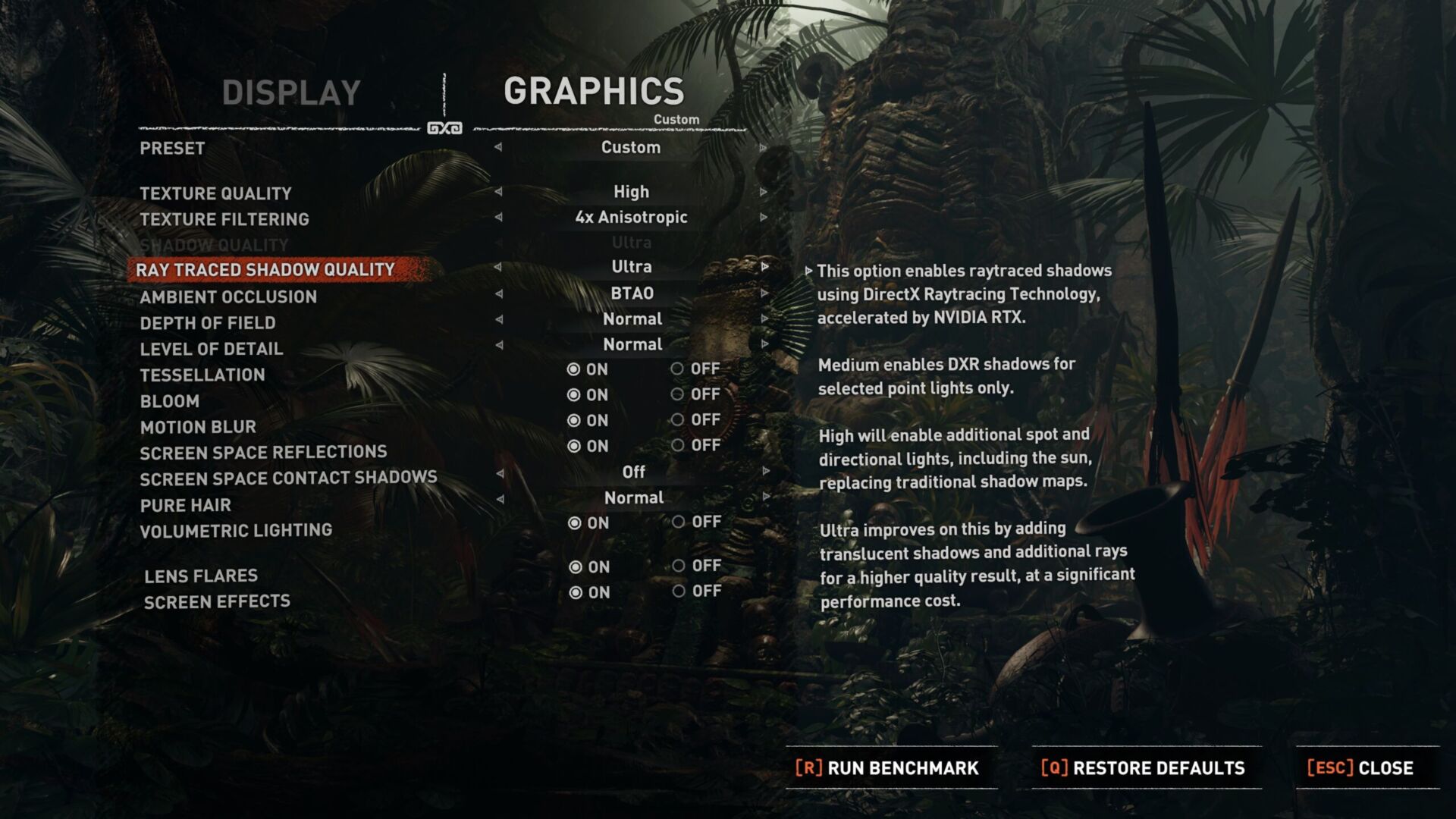
Task: Lower Texture Filtering with left arrow
Action: point(498,218)
